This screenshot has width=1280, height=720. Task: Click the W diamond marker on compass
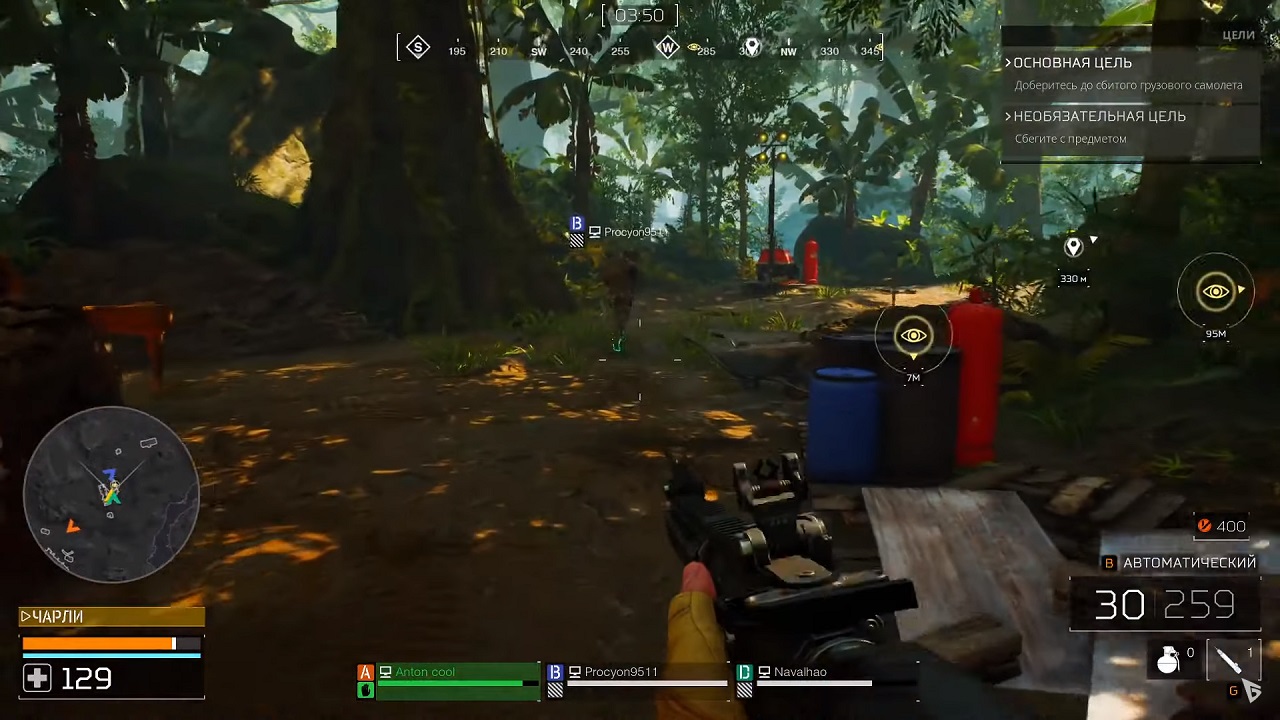click(x=667, y=48)
